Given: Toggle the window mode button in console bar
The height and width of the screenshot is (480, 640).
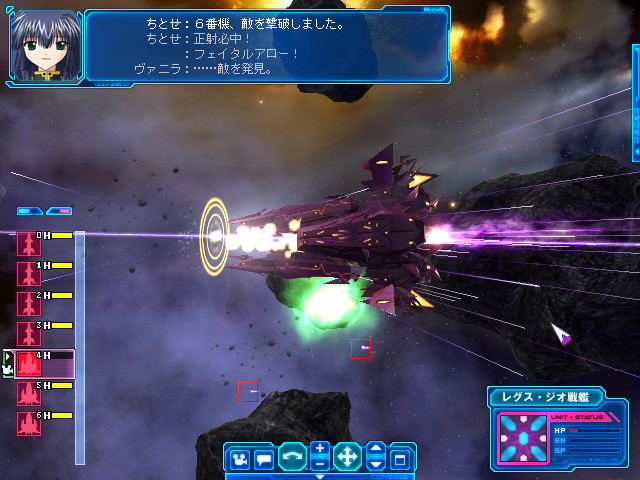Looking at the screenshot, I should click(x=399, y=459).
